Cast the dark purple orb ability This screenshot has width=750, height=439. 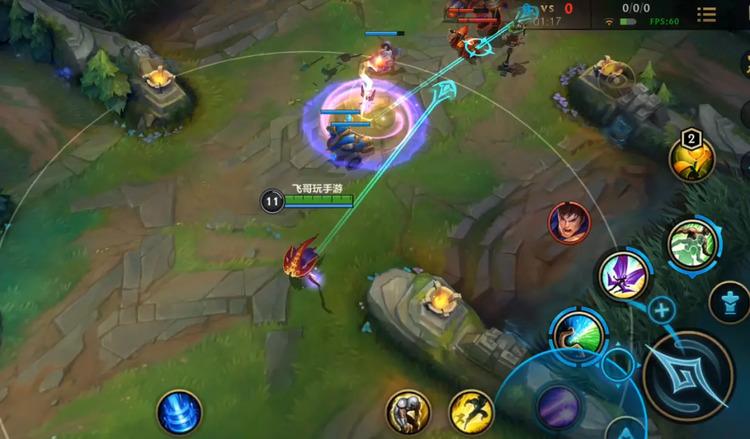coord(559,406)
